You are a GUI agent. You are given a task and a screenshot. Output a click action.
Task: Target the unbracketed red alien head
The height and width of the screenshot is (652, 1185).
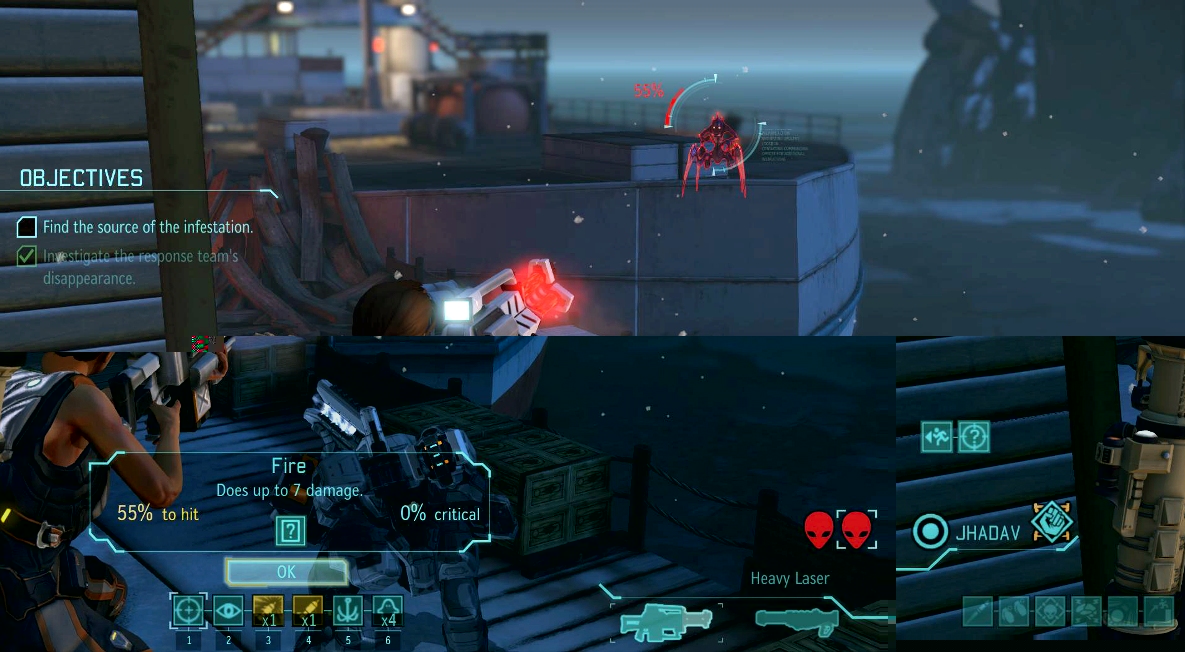[819, 529]
